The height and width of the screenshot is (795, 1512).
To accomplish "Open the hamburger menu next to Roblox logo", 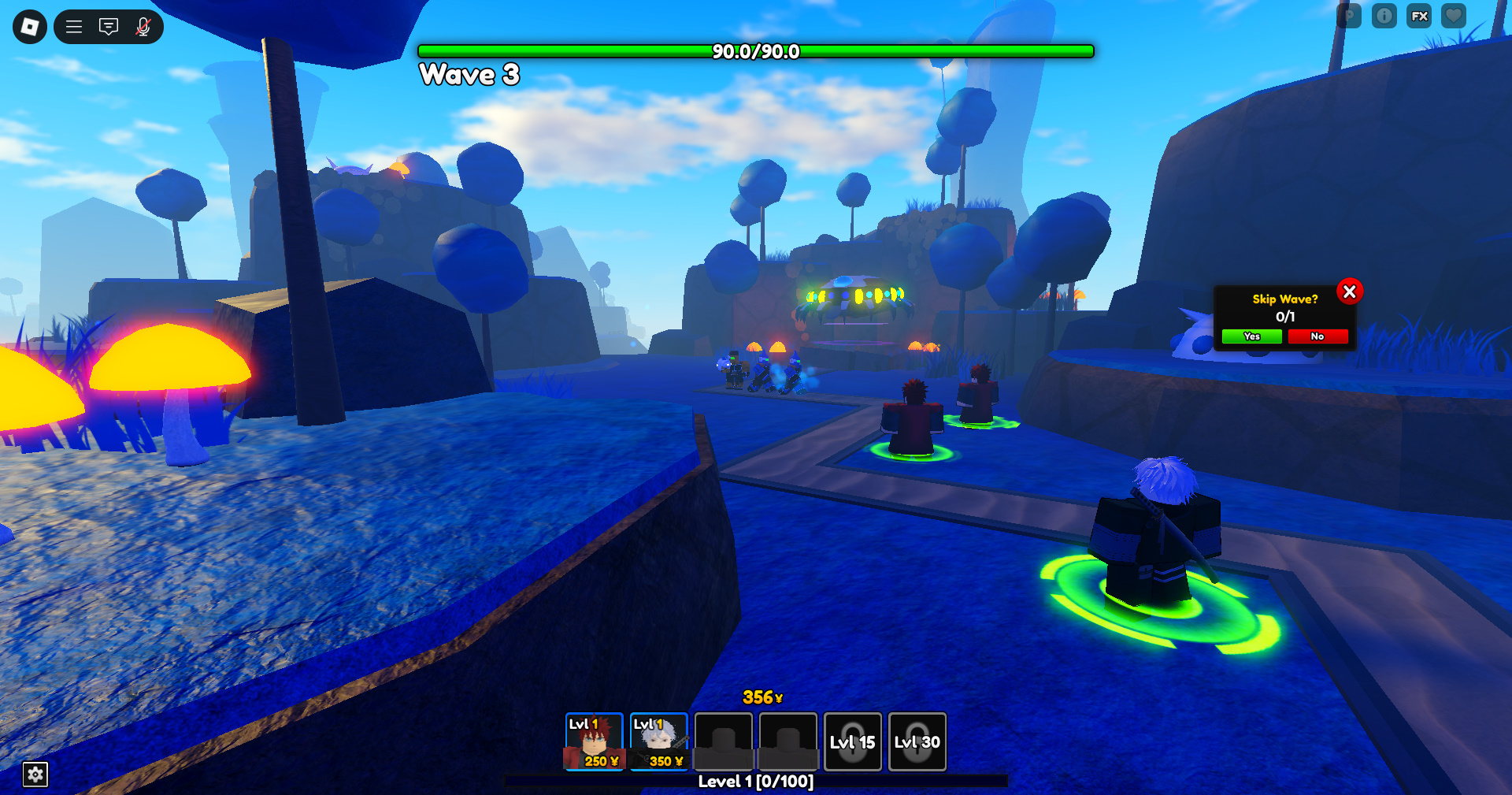I will (x=73, y=26).
